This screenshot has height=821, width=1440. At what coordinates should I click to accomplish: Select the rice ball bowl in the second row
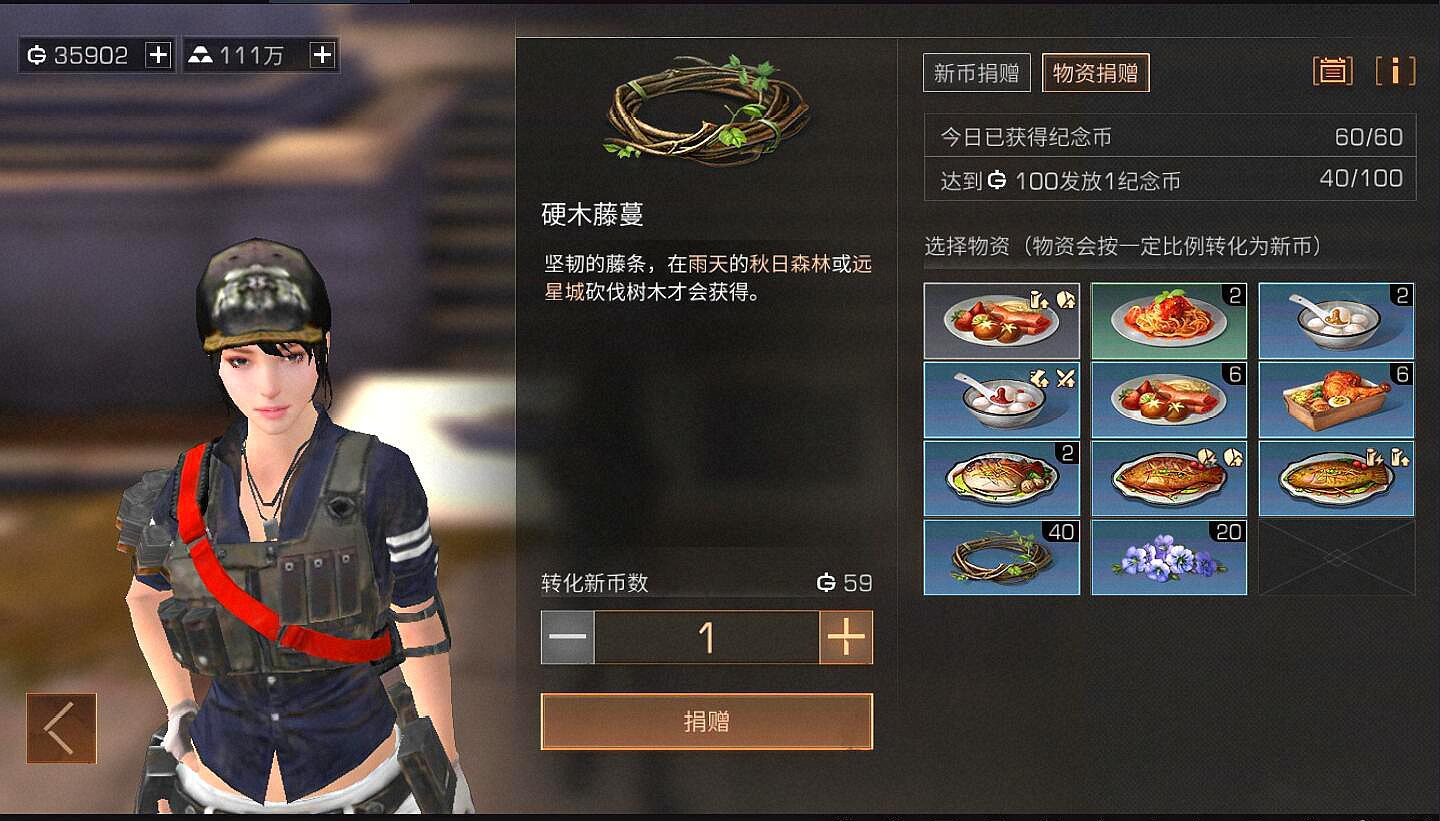(1000, 399)
